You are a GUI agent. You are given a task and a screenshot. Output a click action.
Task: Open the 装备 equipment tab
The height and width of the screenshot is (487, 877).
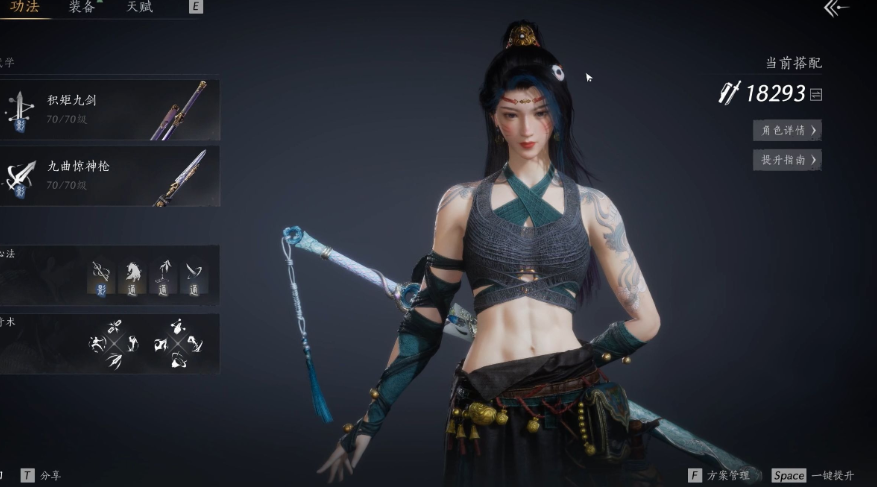pos(82,6)
